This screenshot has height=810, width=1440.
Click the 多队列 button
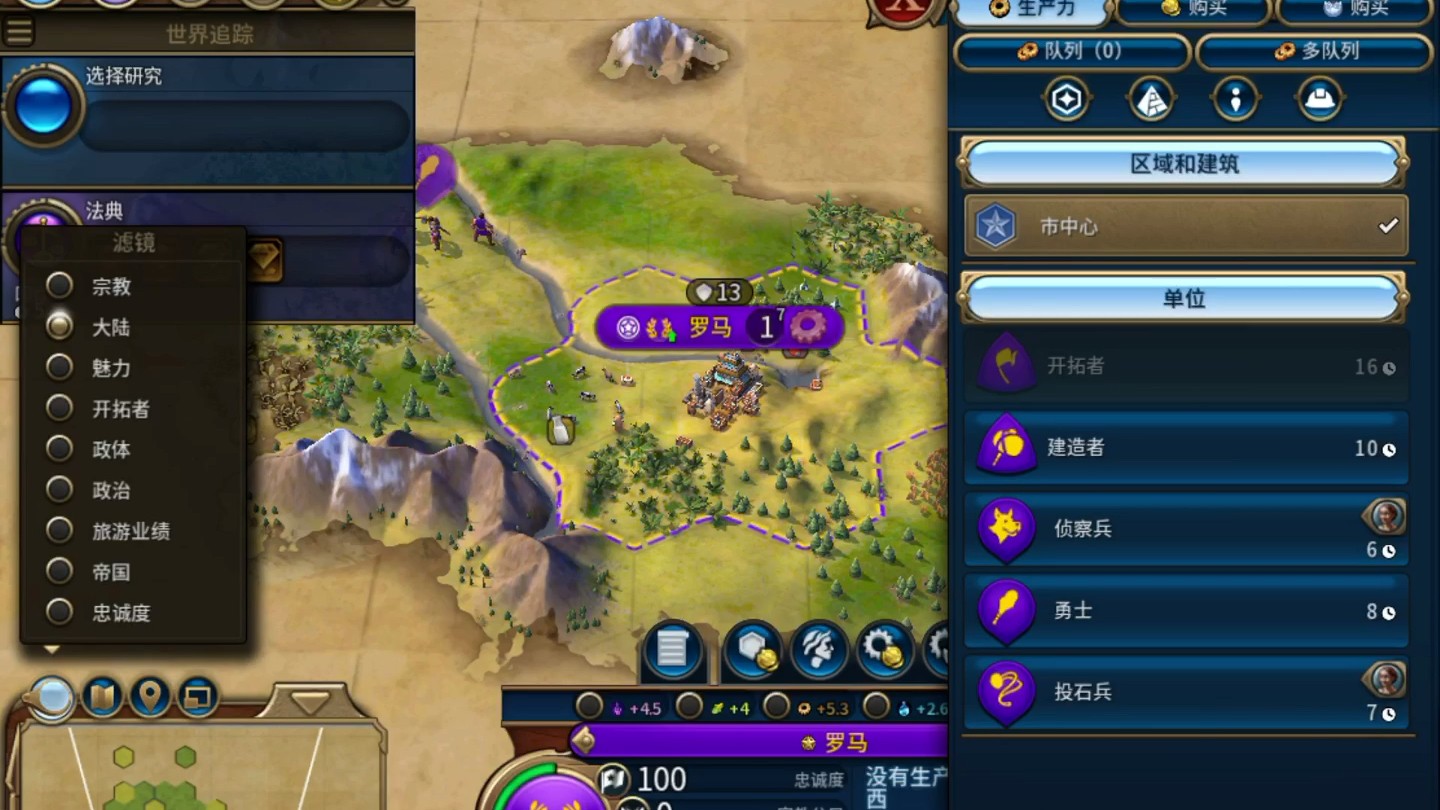coord(1318,52)
